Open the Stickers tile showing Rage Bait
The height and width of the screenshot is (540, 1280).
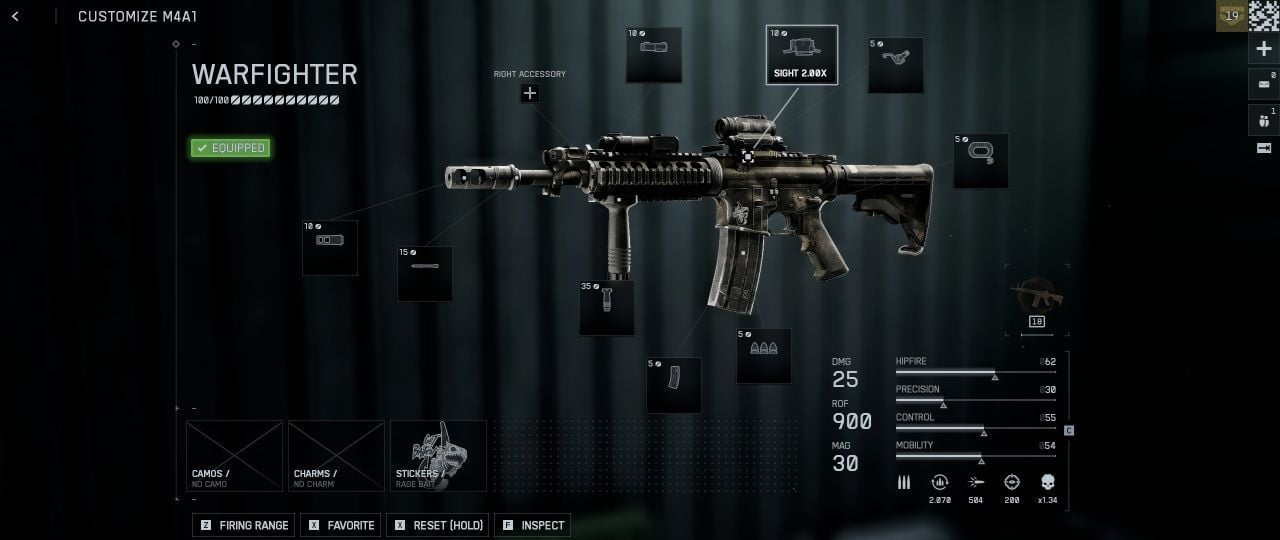[x=438, y=456]
